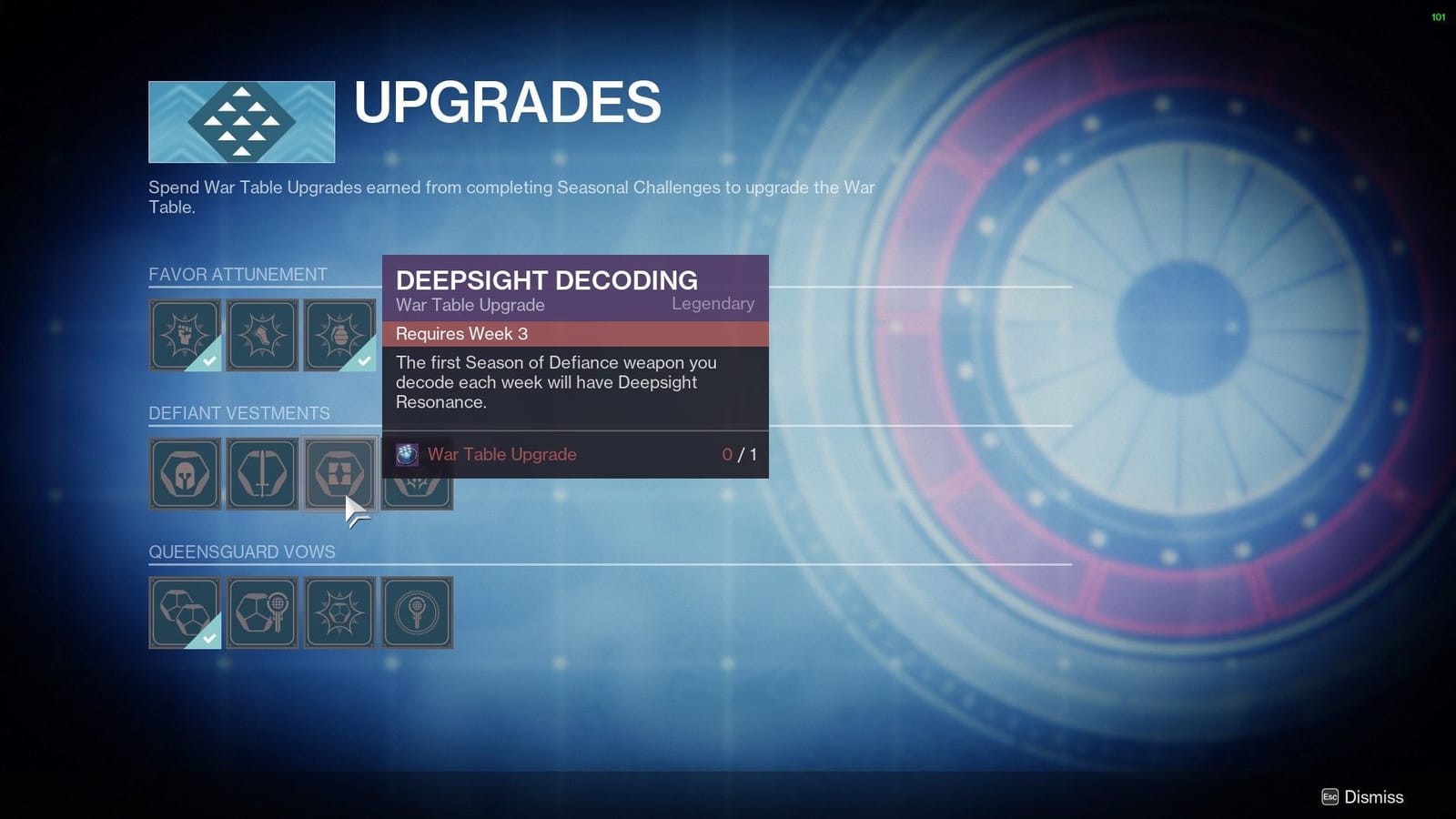Image resolution: width=1456 pixels, height=819 pixels.
Task: Click the grenade upgrade icon in Favor Attunement
Action: 339,335
